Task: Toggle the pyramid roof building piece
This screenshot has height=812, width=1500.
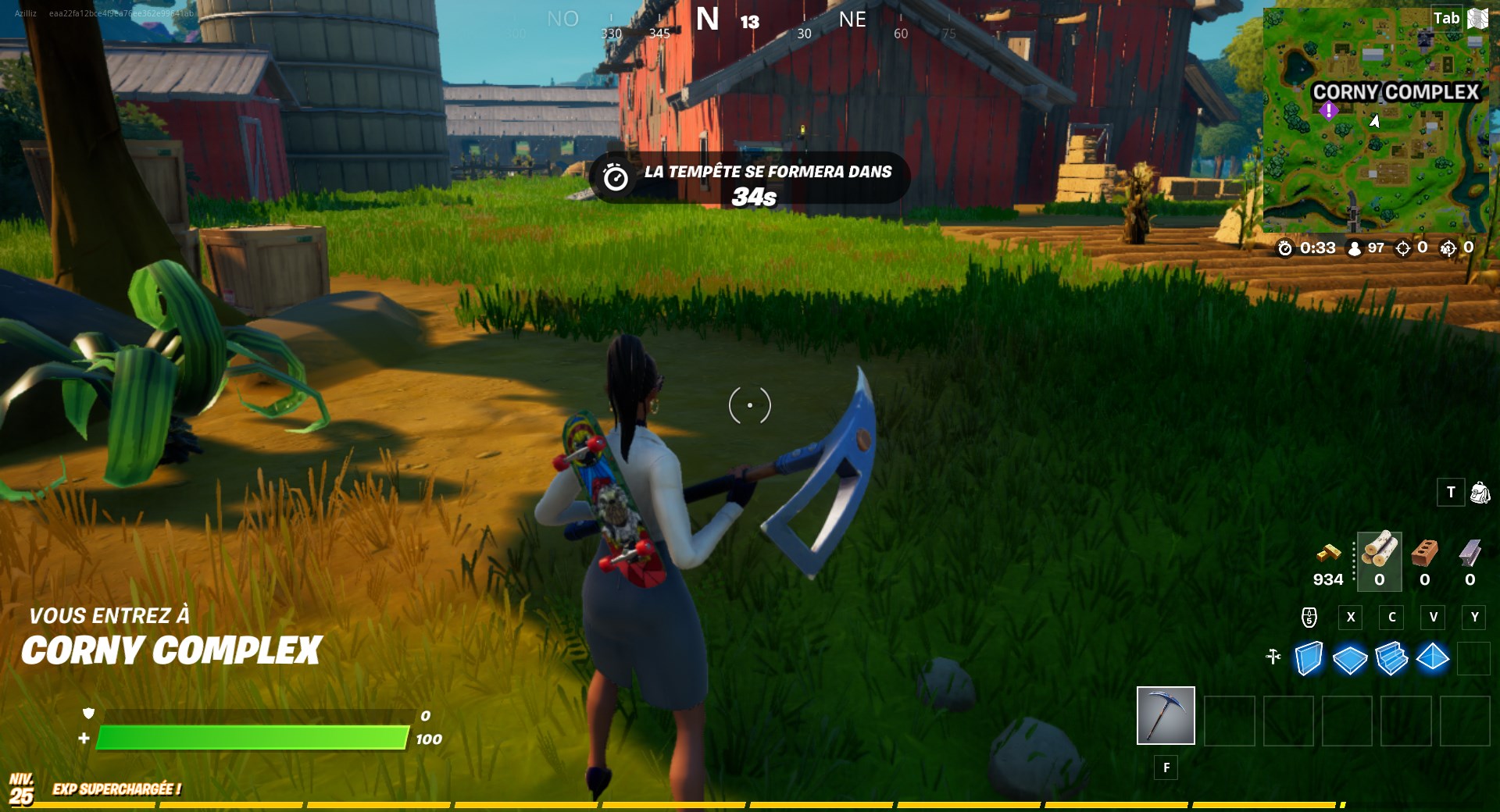Action: 1432,659
